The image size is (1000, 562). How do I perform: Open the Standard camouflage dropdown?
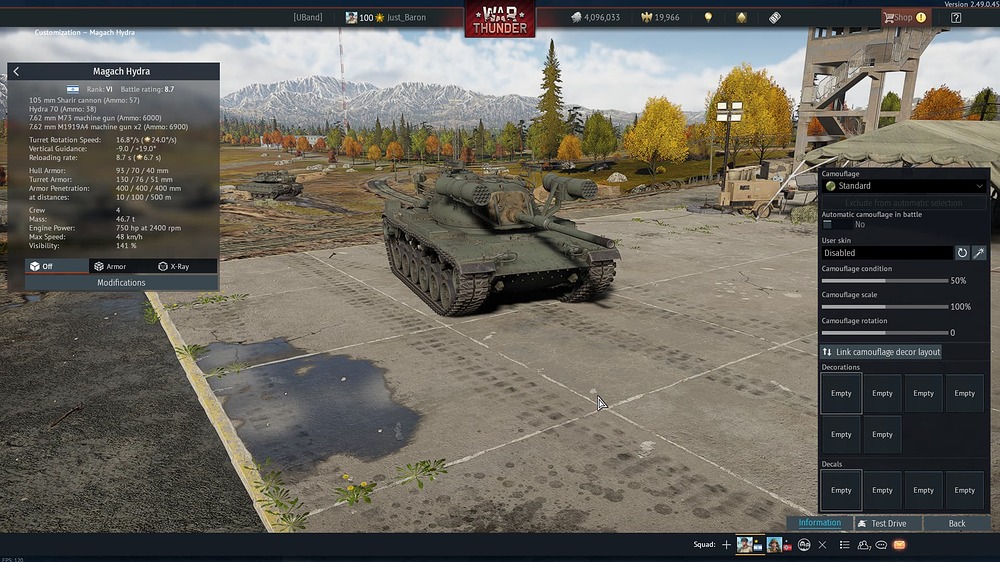[904, 186]
